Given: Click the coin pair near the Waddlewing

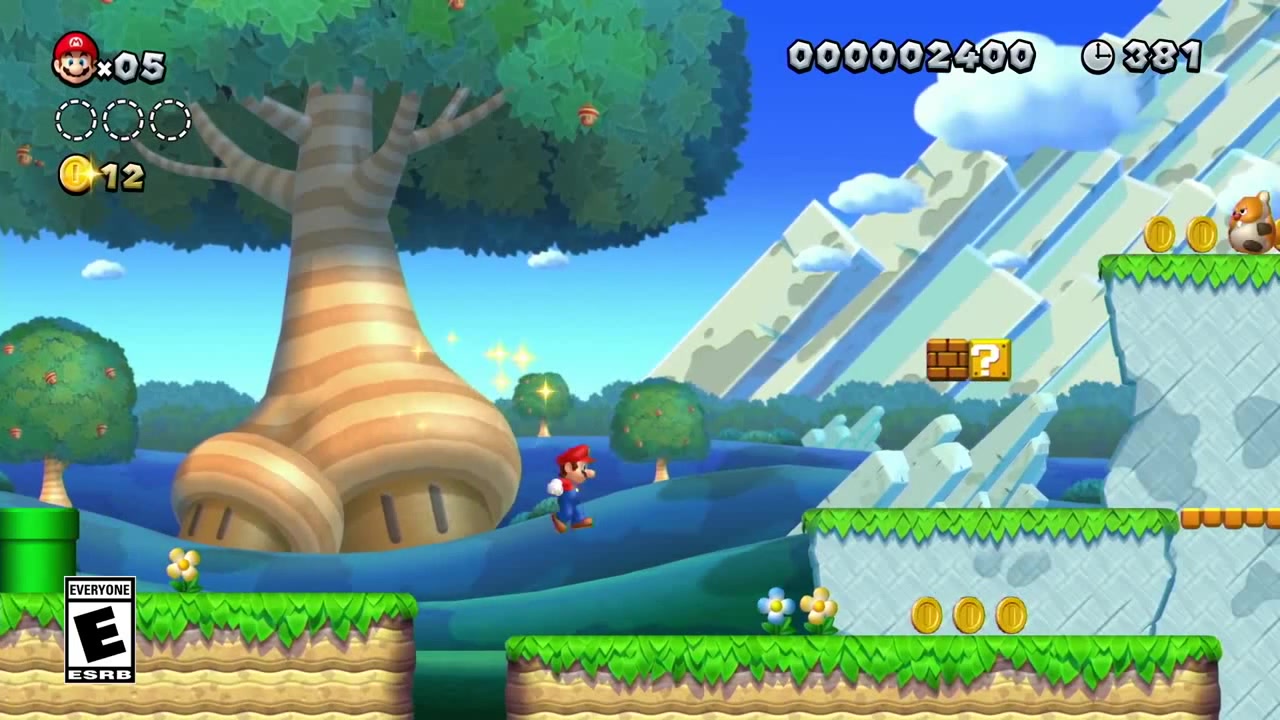Looking at the screenshot, I should pos(1180,235).
